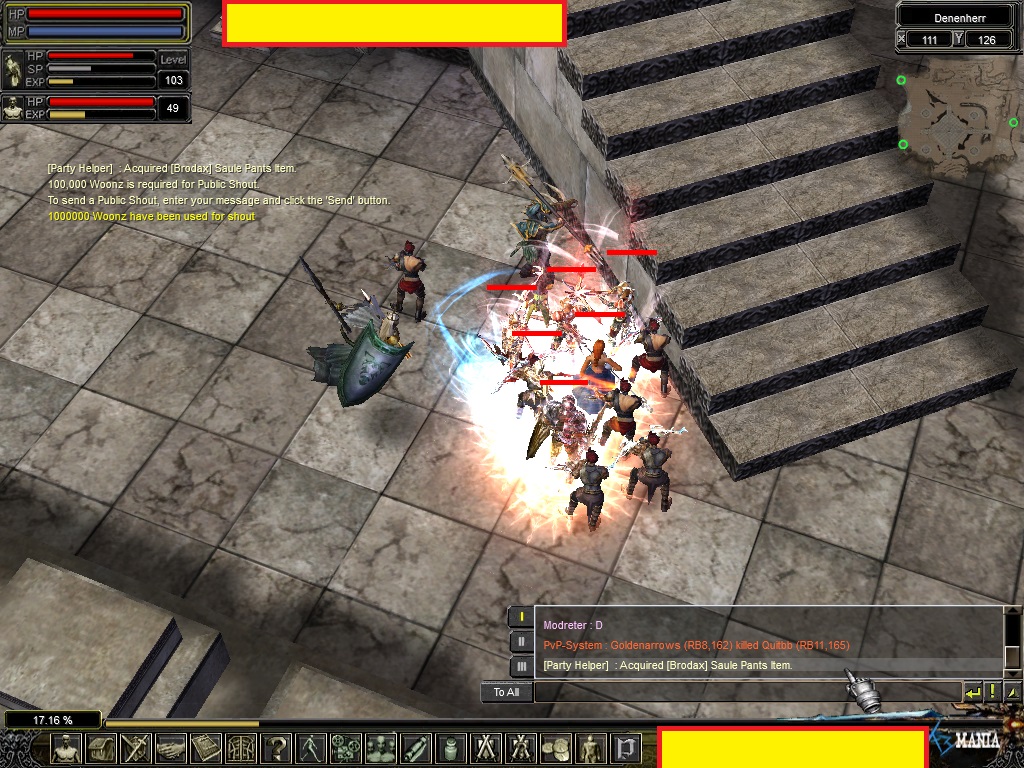The width and height of the screenshot is (1024, 768).
Task: Click the yellow exclamation shout button
Action: point(993,692)
